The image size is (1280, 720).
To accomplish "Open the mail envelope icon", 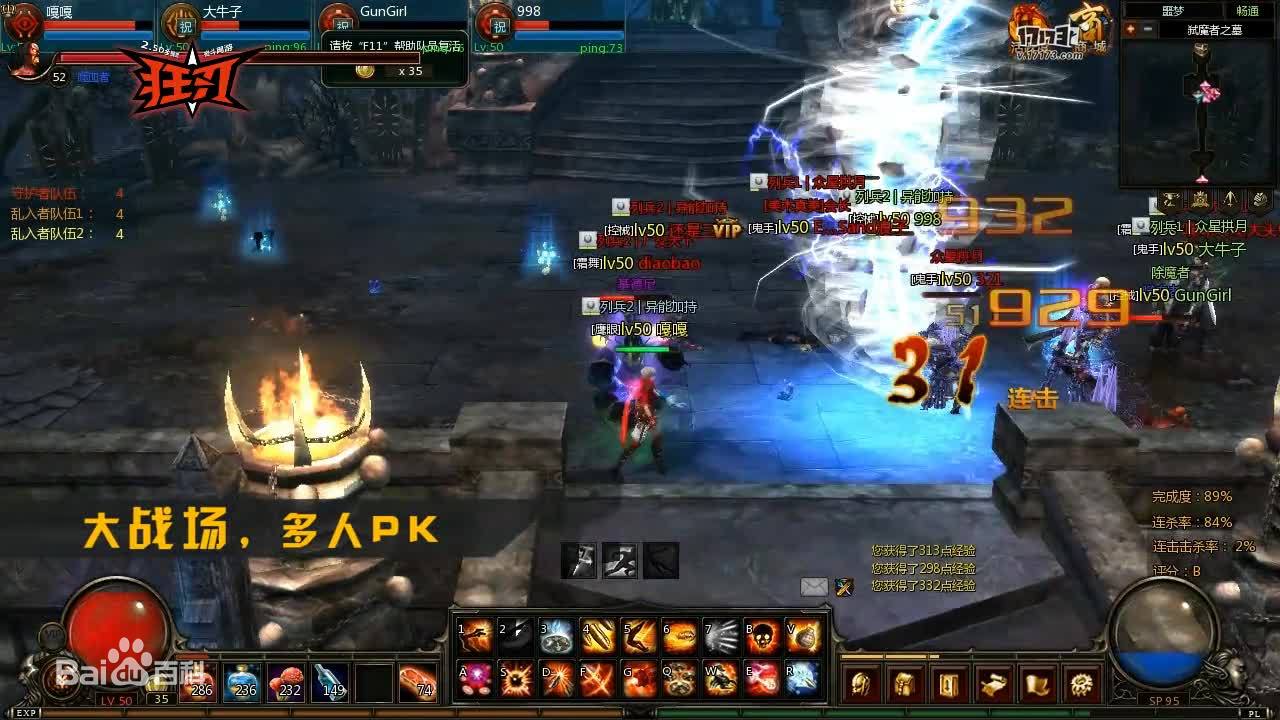I will coord(814,587).
